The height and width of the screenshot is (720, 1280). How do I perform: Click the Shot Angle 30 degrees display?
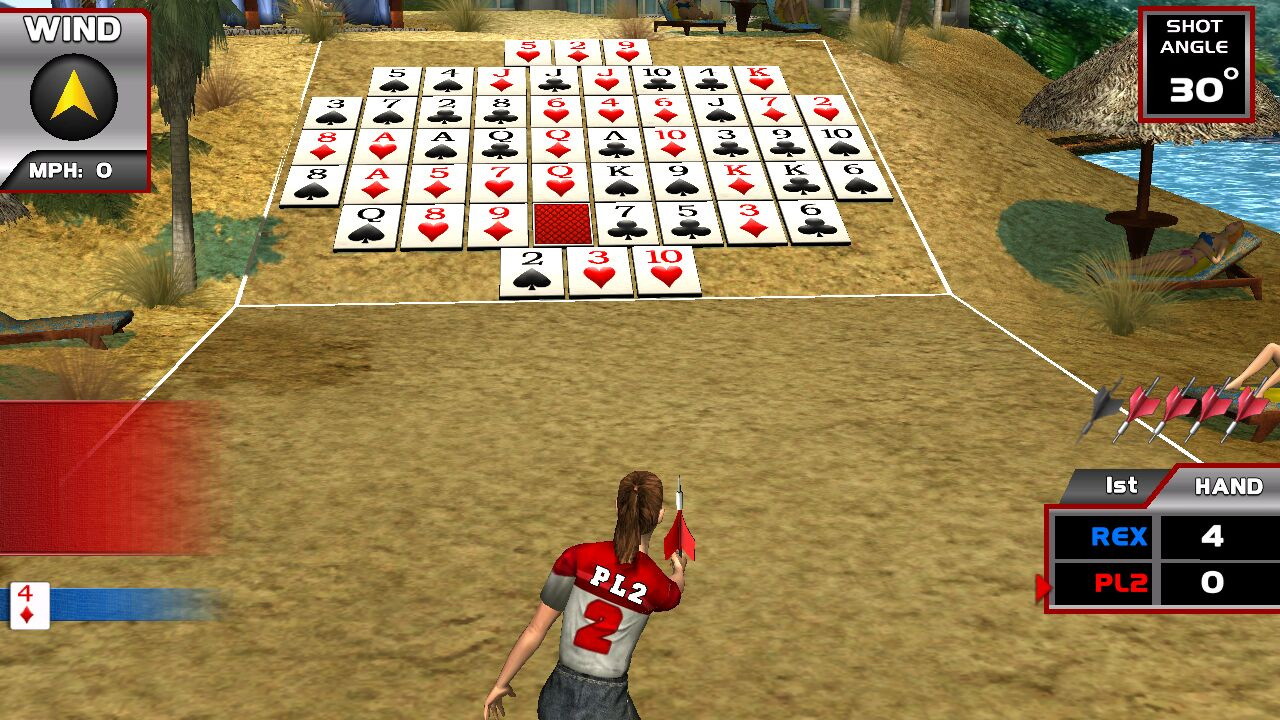[x=1196, y=62]
